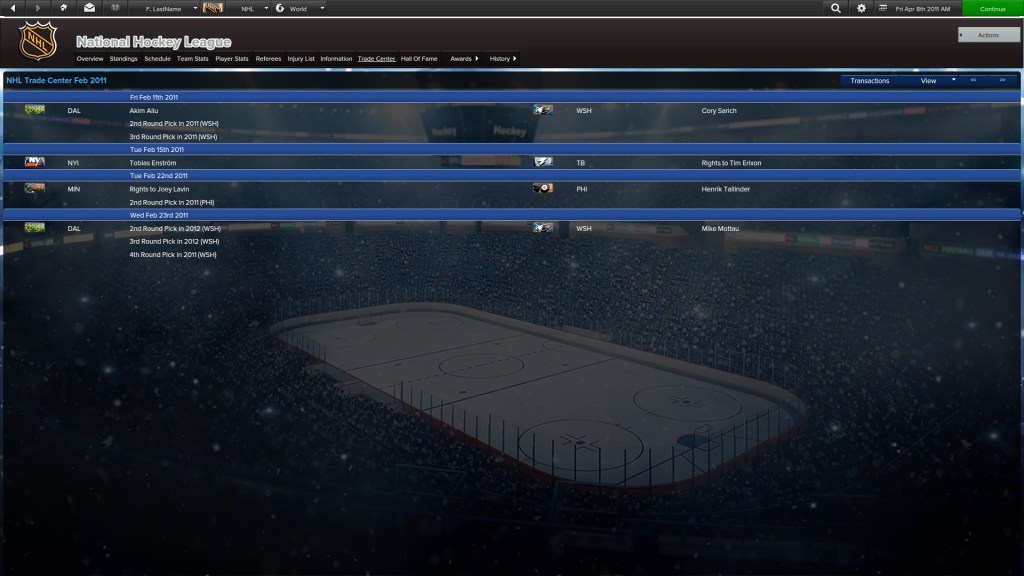Open Cory Sarich's player profile
The height and width of the screenshot is (576, 1024).
(x=719, y=111)
